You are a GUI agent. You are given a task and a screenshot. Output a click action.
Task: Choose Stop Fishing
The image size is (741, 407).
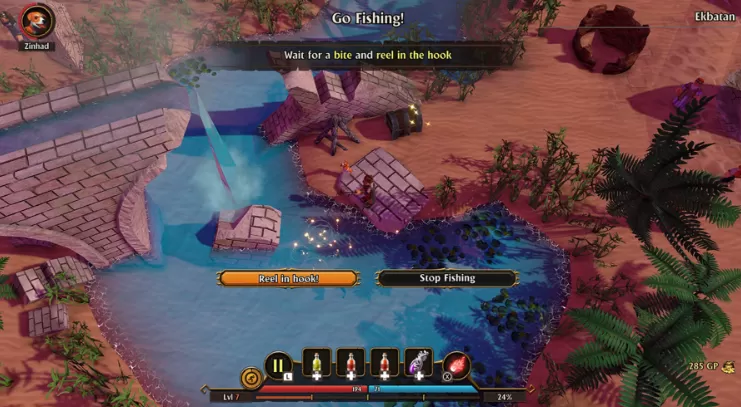(x=447, y=278)
